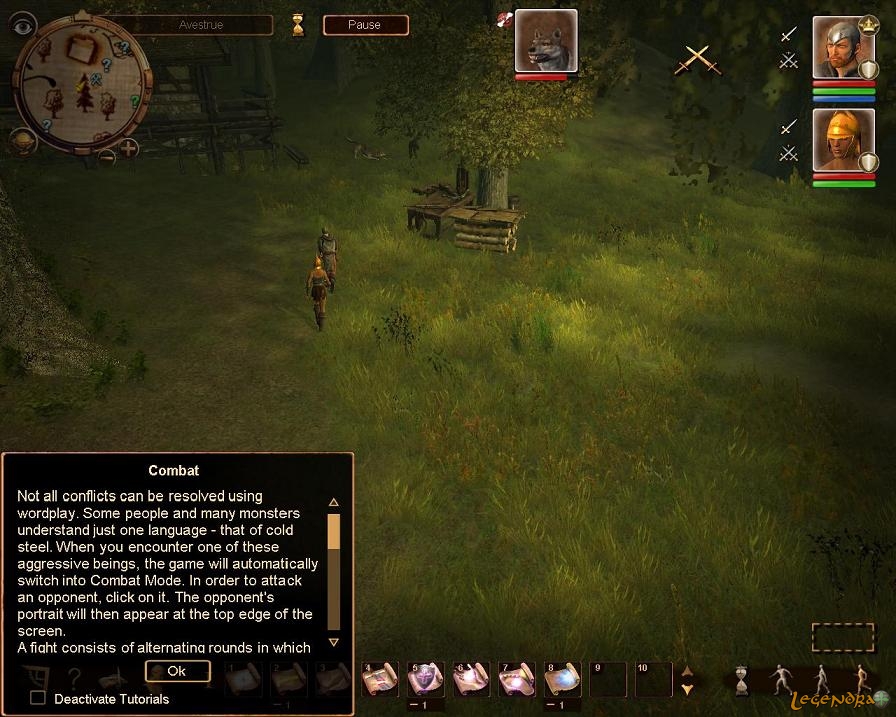Click the Pause button
This screenshot has height=717, width=896.
(365, 25)
